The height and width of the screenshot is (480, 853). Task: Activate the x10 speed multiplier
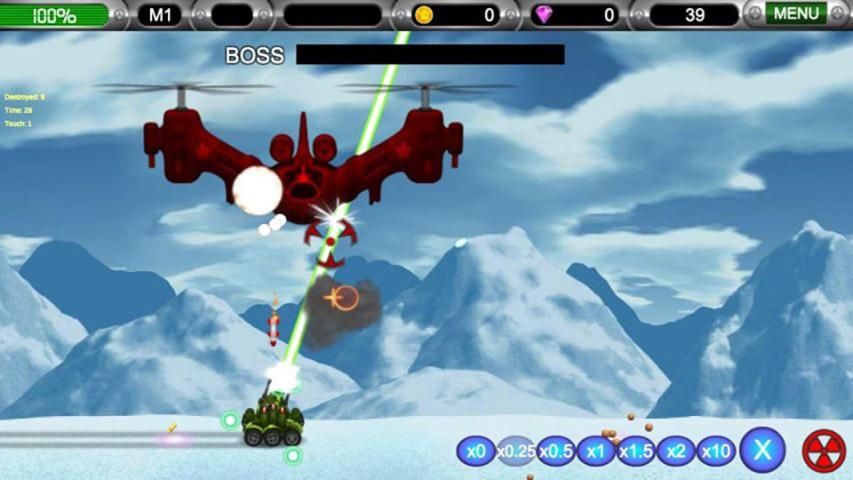tap(716, 451)
